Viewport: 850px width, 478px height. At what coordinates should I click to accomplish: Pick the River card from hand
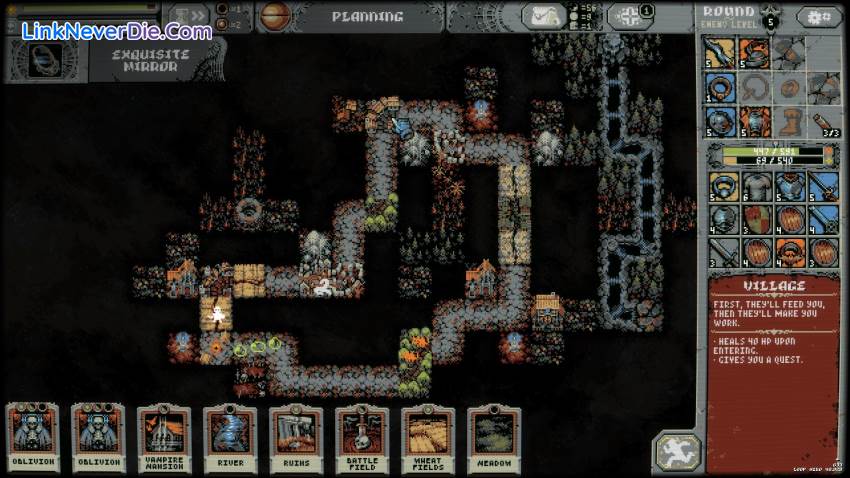(230, 437)
